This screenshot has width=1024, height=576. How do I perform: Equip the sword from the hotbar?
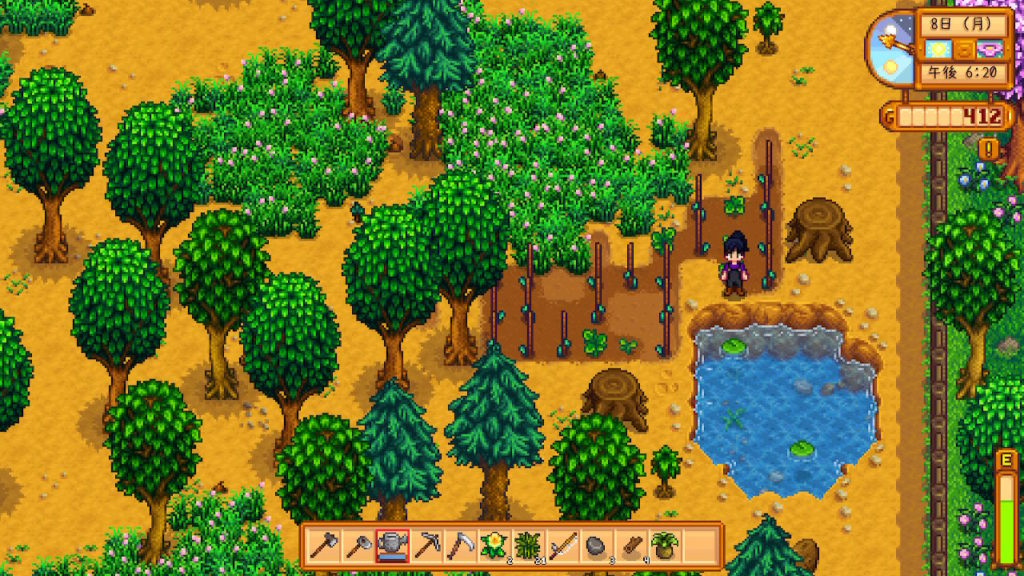tap(562, 546)
